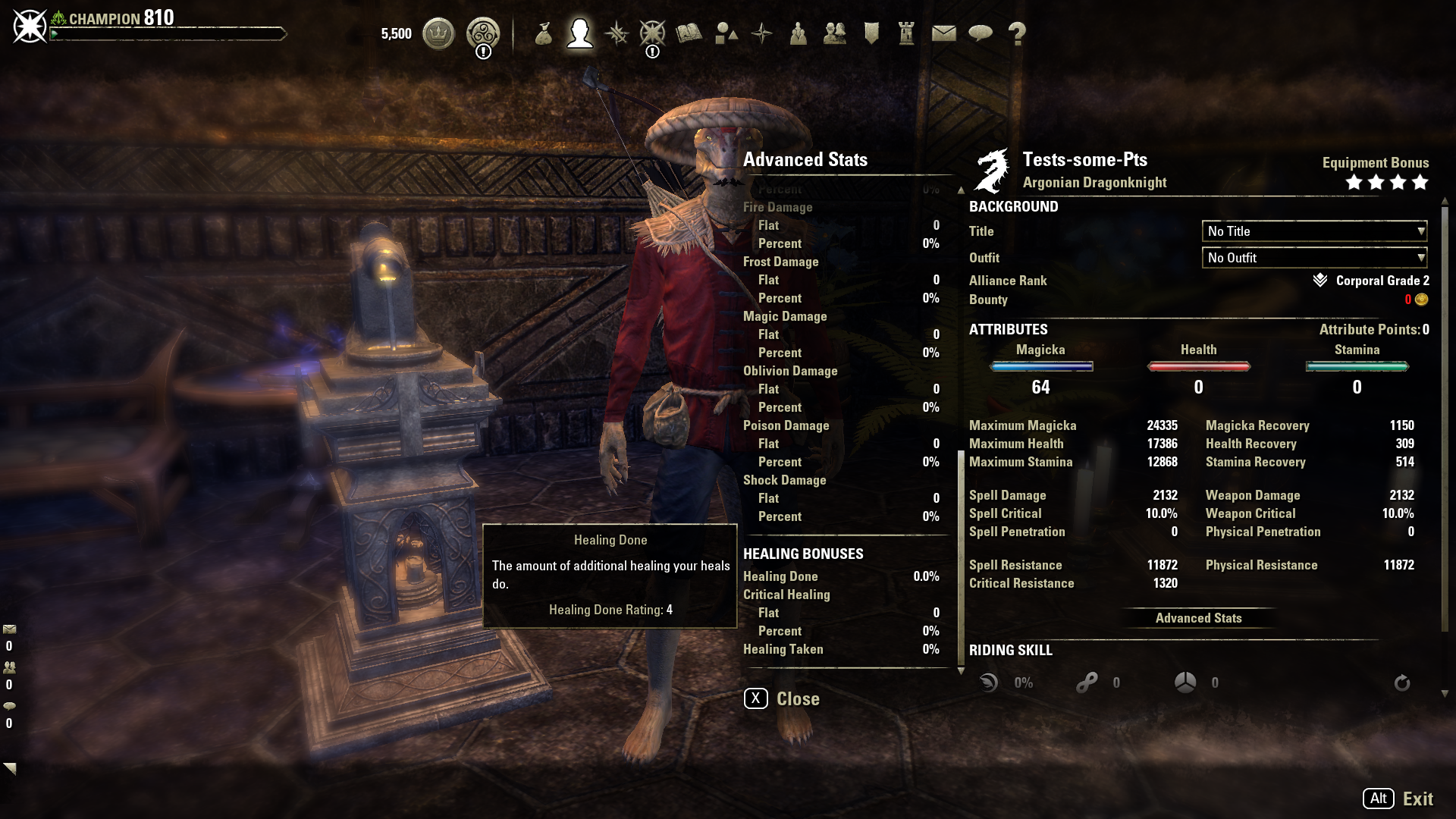Open the Crown Crates triskelion icon
The height and width of the screenshot is (819, 1456).
(x=482, y=33)
